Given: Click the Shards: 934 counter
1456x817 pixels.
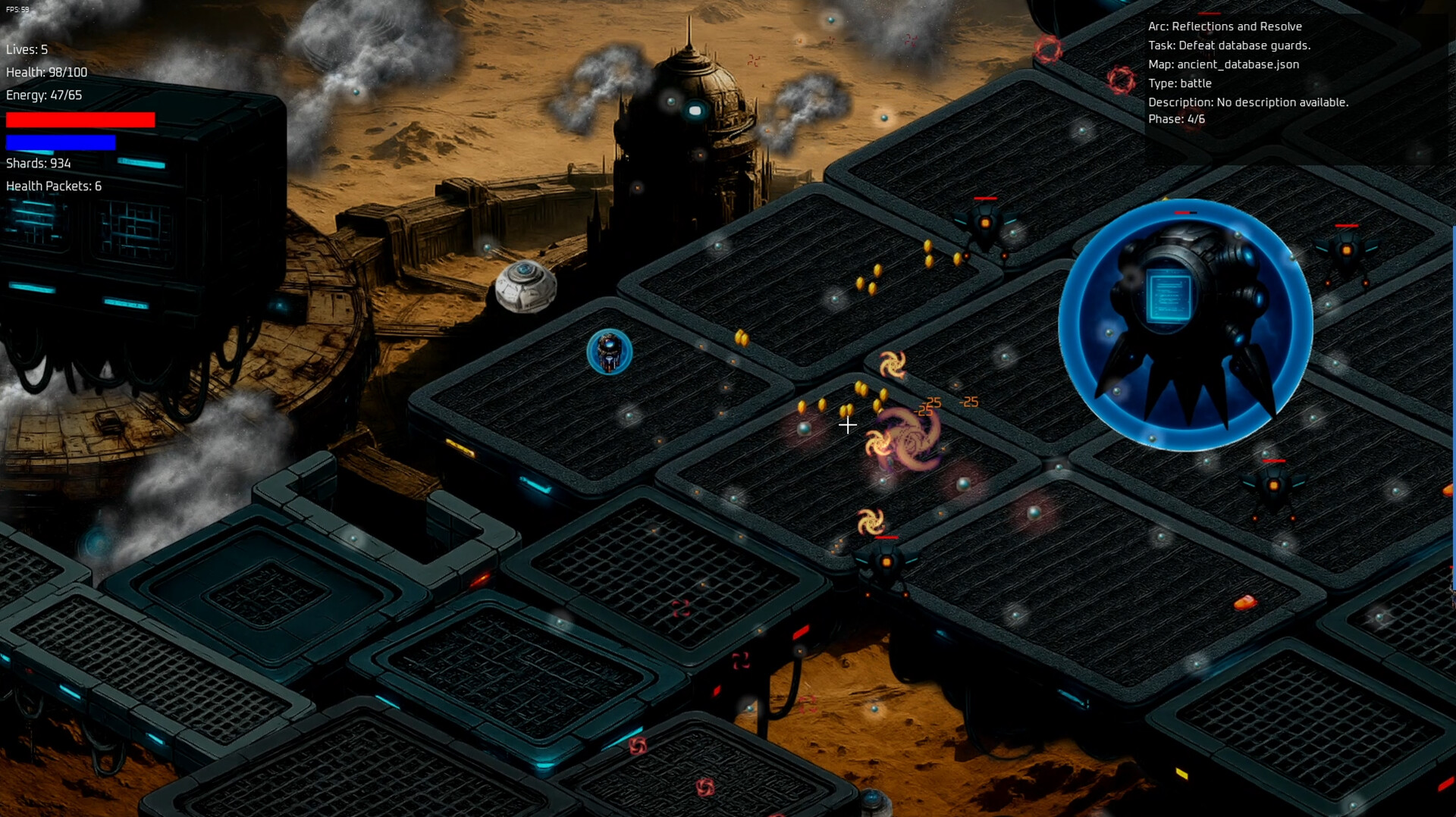Looking at the screenshot, I should pyautogui.click(x=37, y=162).
